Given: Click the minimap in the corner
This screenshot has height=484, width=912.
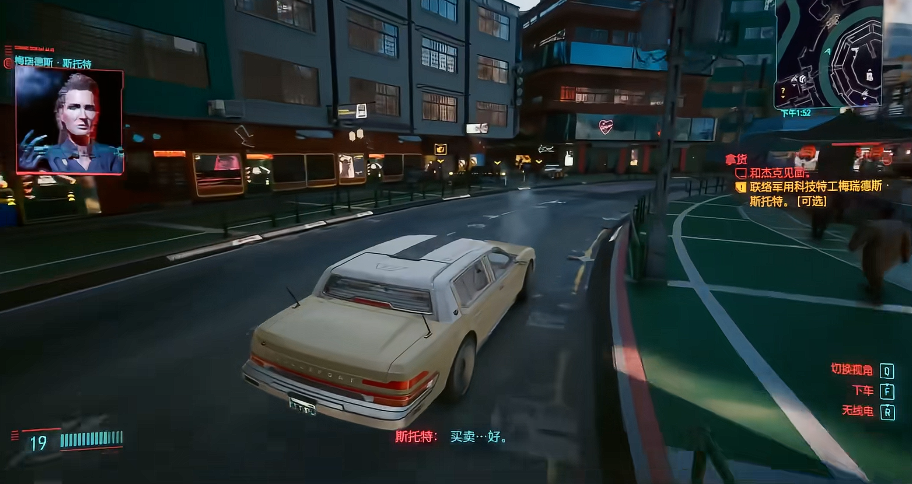Looking at the screenshot, I should [828, 50].
